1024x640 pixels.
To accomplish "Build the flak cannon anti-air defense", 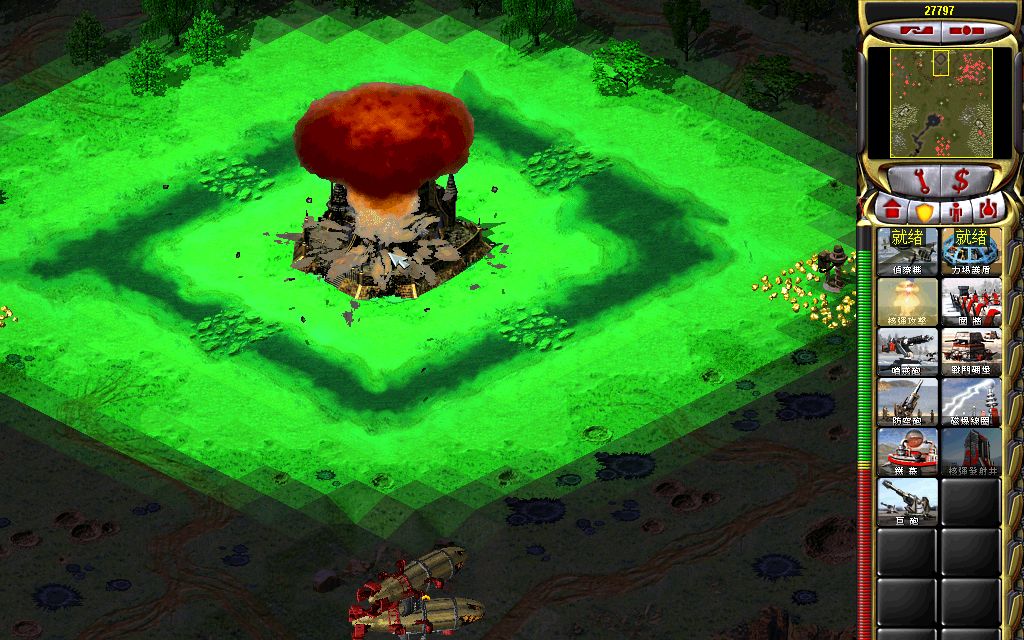I will click(x=908, y=402).
